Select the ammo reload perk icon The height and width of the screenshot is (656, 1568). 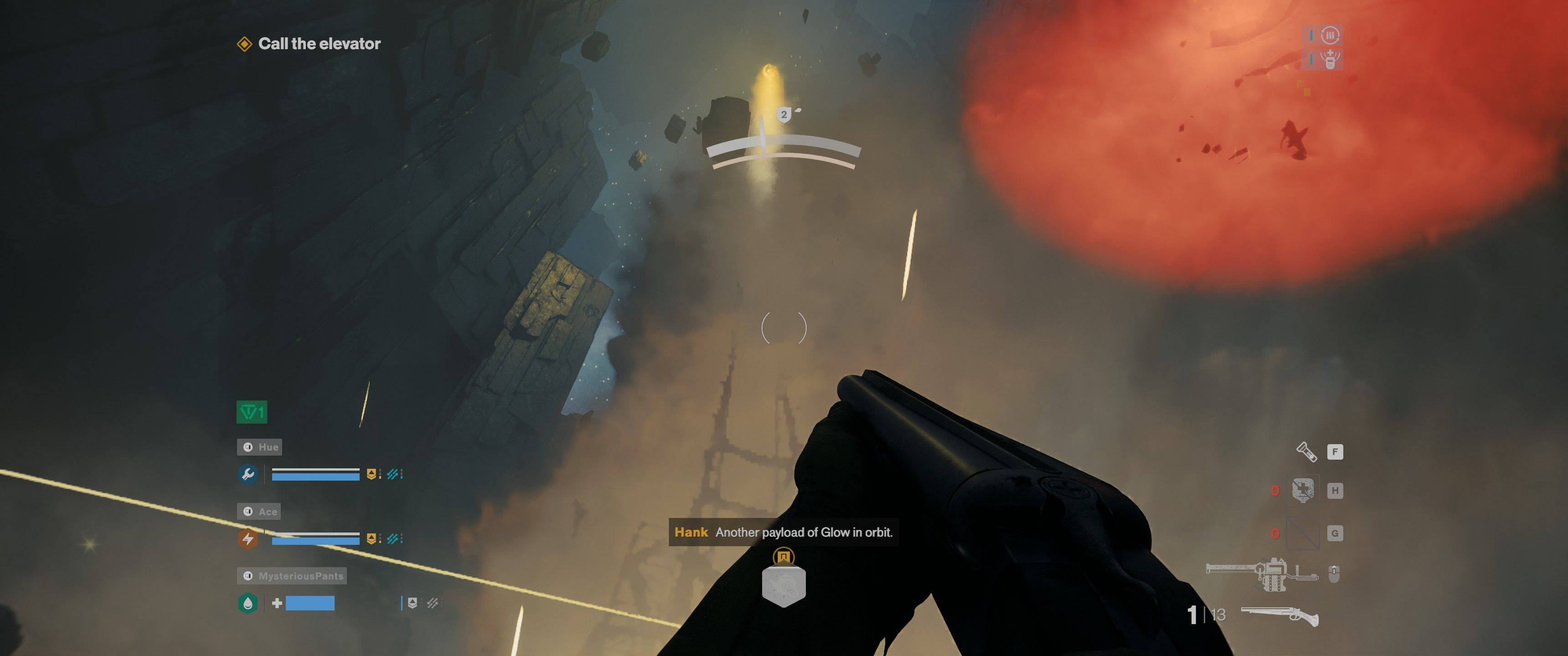click(1330, 35)
